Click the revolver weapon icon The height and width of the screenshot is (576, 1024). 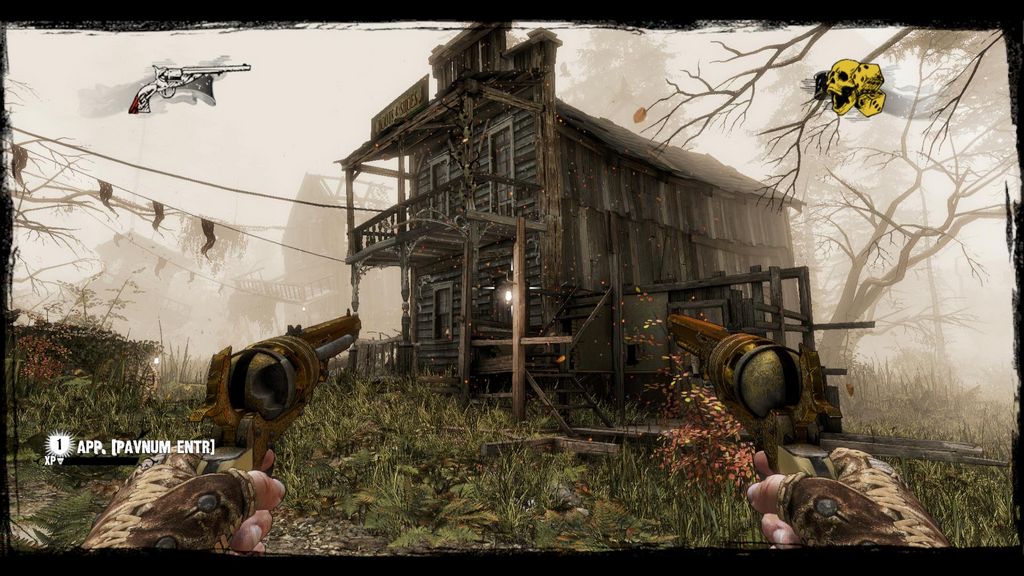[188, 84]
